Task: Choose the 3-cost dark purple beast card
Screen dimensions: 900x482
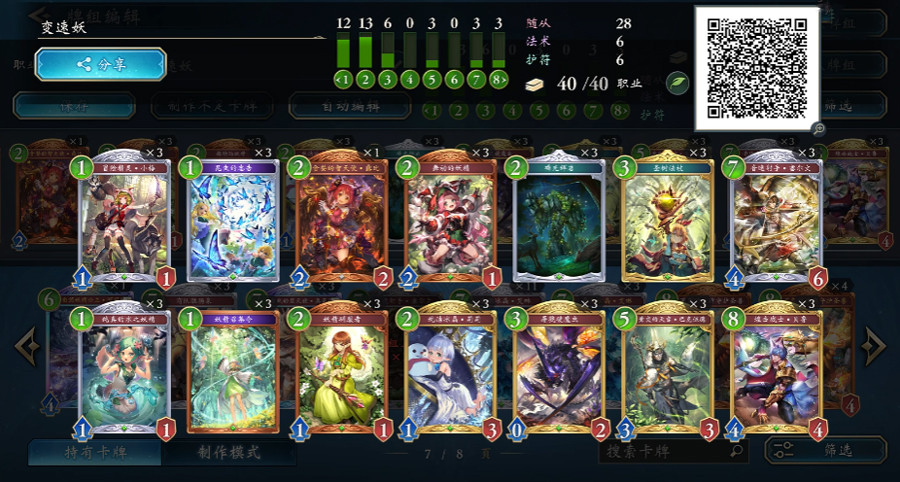Action: 559,370
